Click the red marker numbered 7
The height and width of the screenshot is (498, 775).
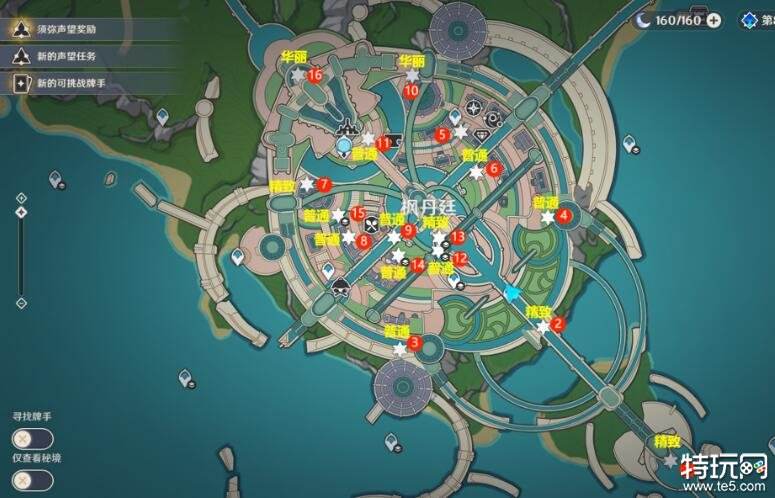(x=323, y=185)
